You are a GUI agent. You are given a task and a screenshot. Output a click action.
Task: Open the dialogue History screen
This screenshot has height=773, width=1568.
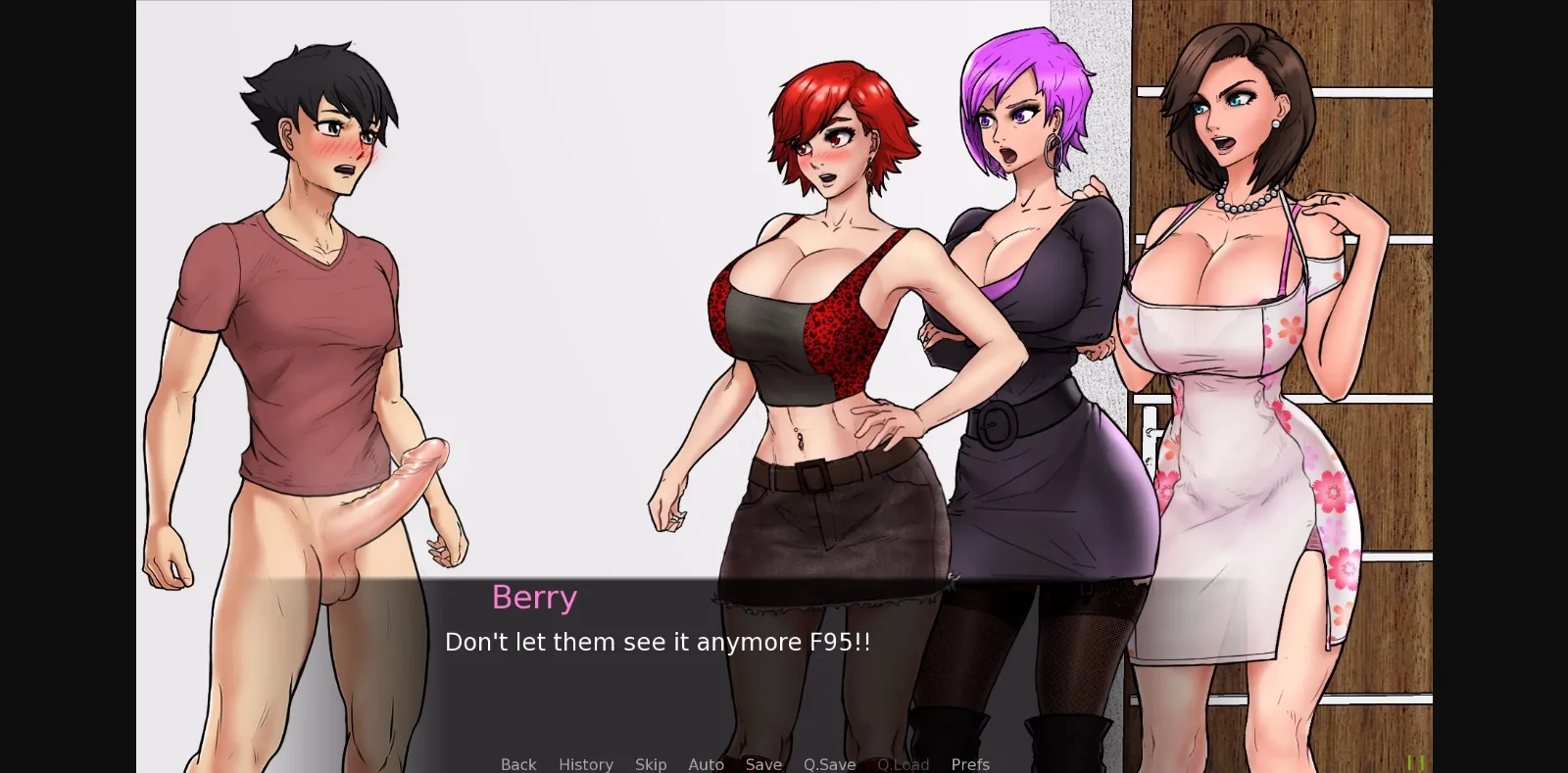pos(585,764)
